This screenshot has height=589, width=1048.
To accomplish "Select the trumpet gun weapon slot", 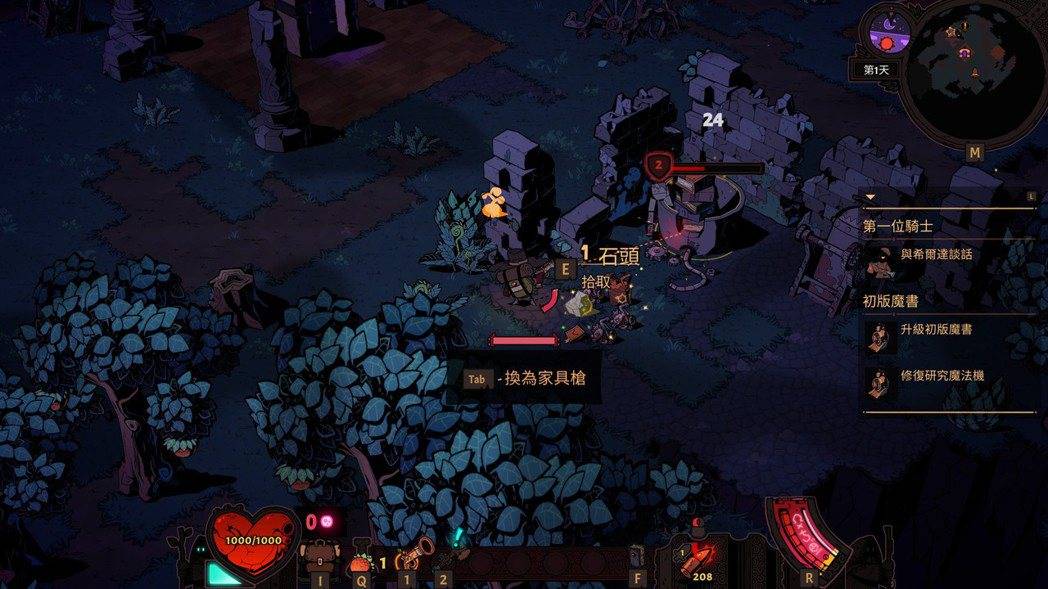I will (412, 553).
